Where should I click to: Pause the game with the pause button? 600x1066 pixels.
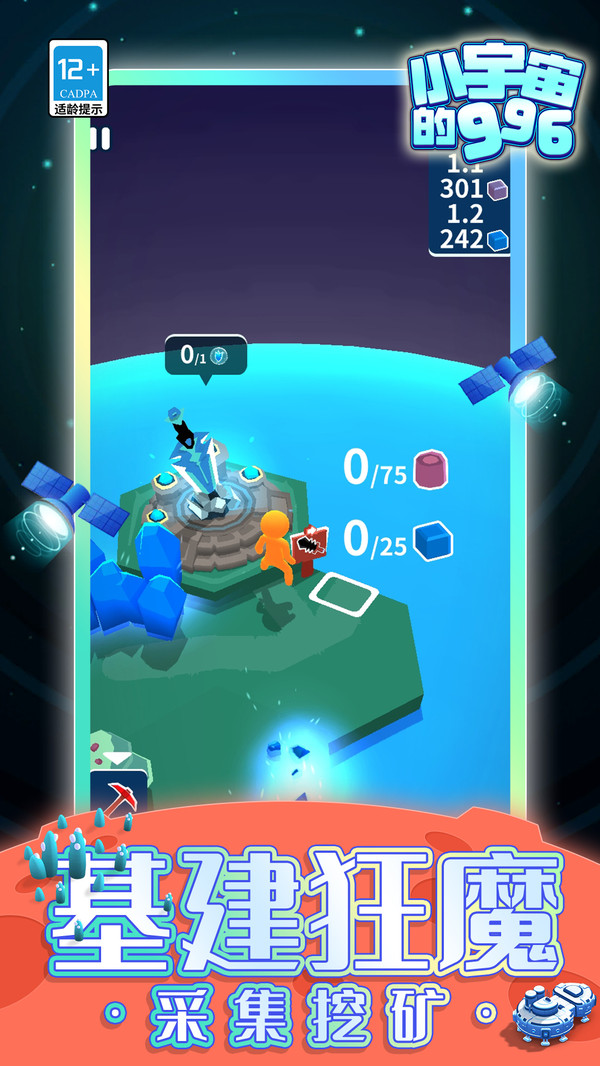click(100, 139)
